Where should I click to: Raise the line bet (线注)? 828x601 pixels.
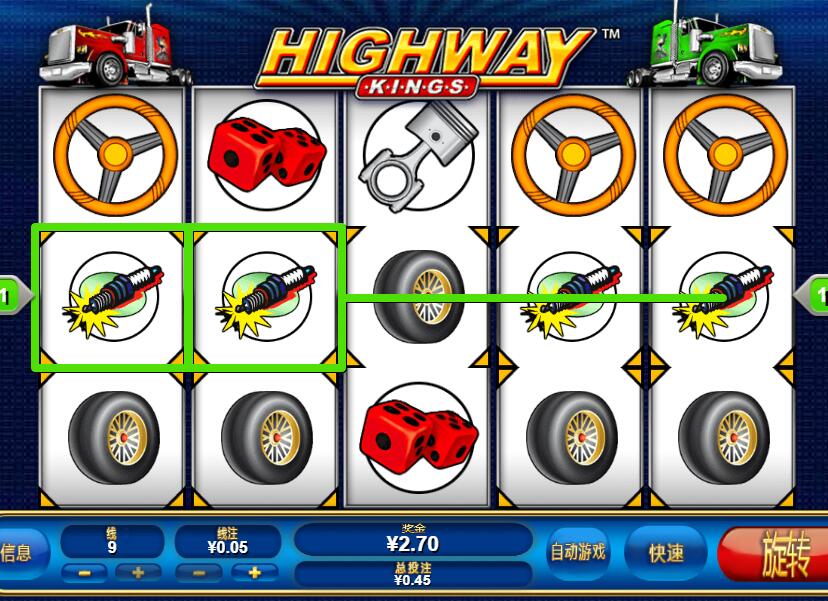[255, 573]
